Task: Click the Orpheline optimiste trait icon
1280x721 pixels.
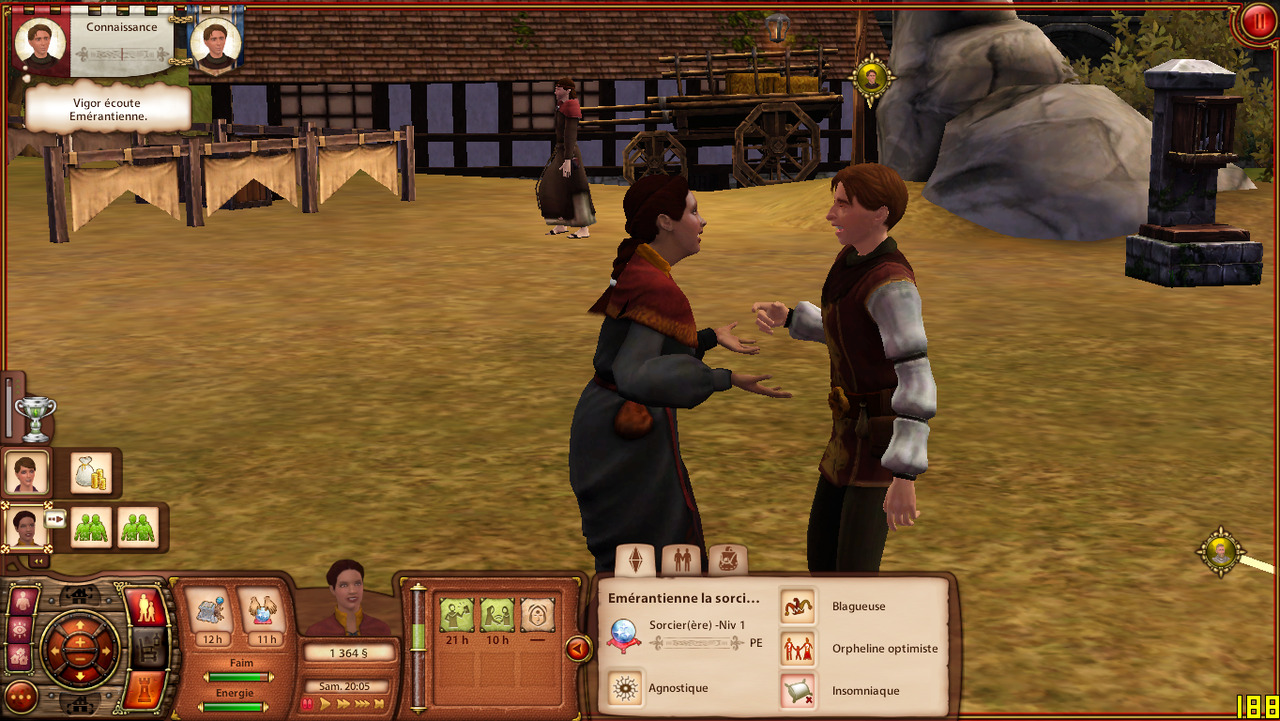Action: (797, 648)
